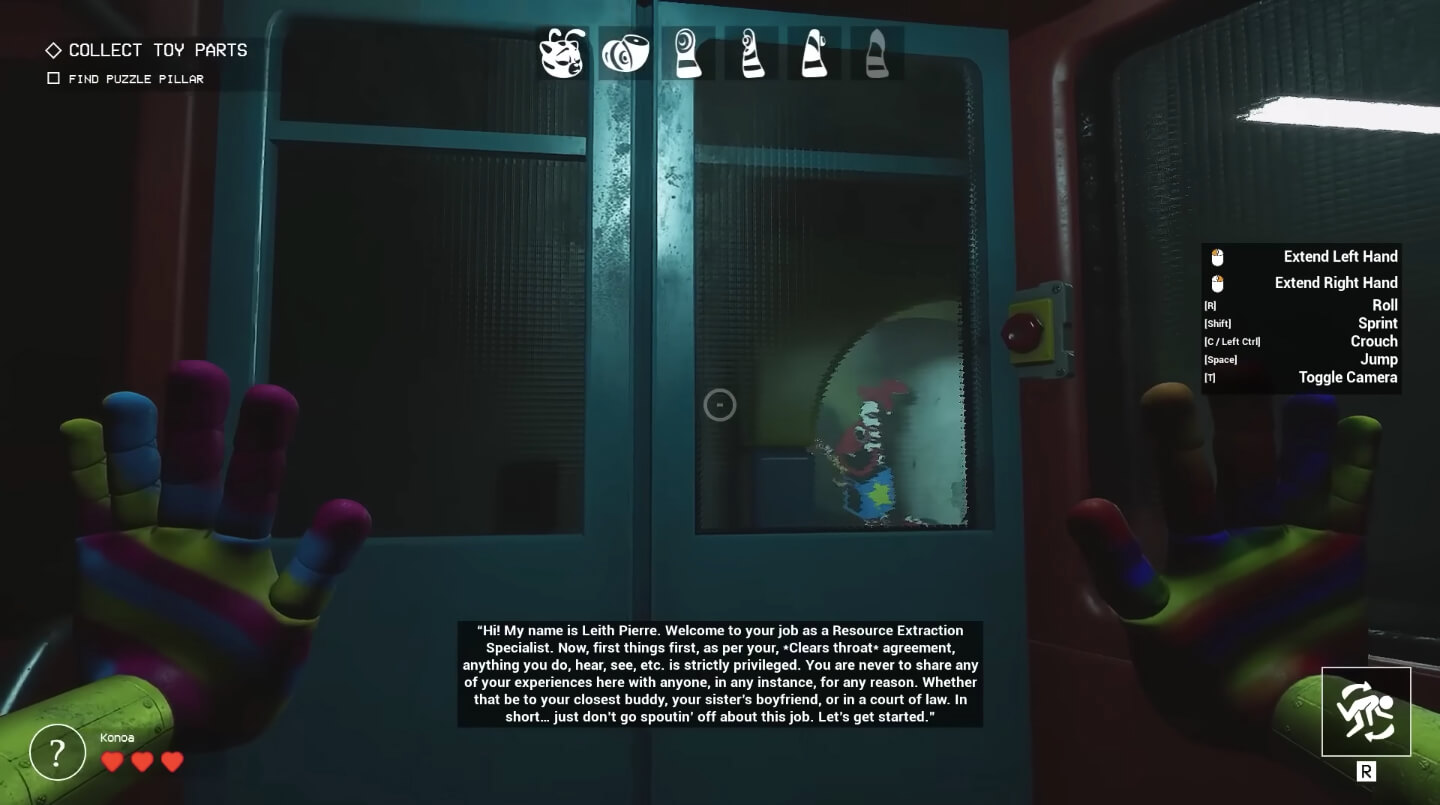Select the Sprint control entry
This screenshot has height=805, width=1440.
(1377, 323)
